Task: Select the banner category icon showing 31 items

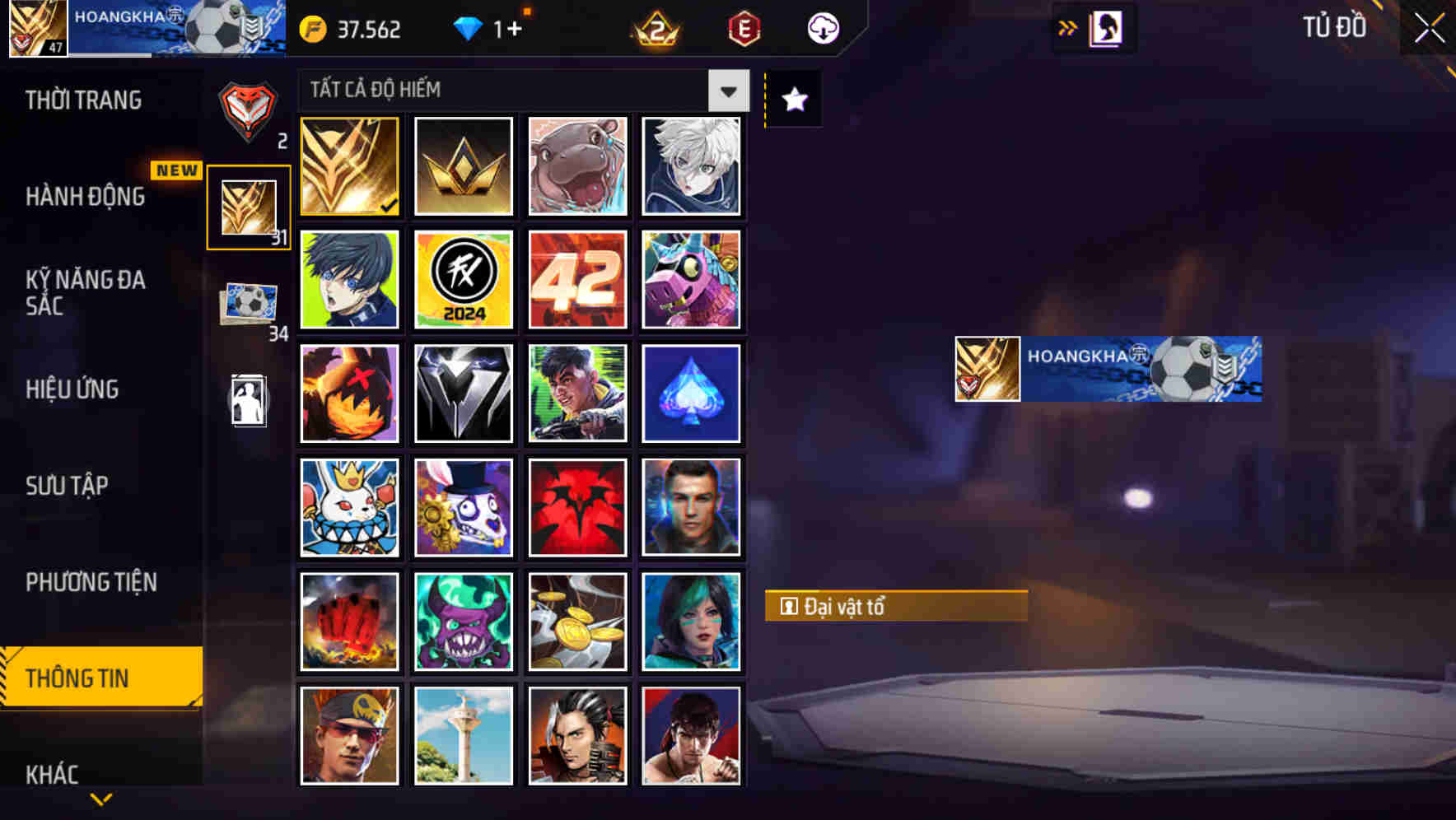Action: click(x=250, y=206)
